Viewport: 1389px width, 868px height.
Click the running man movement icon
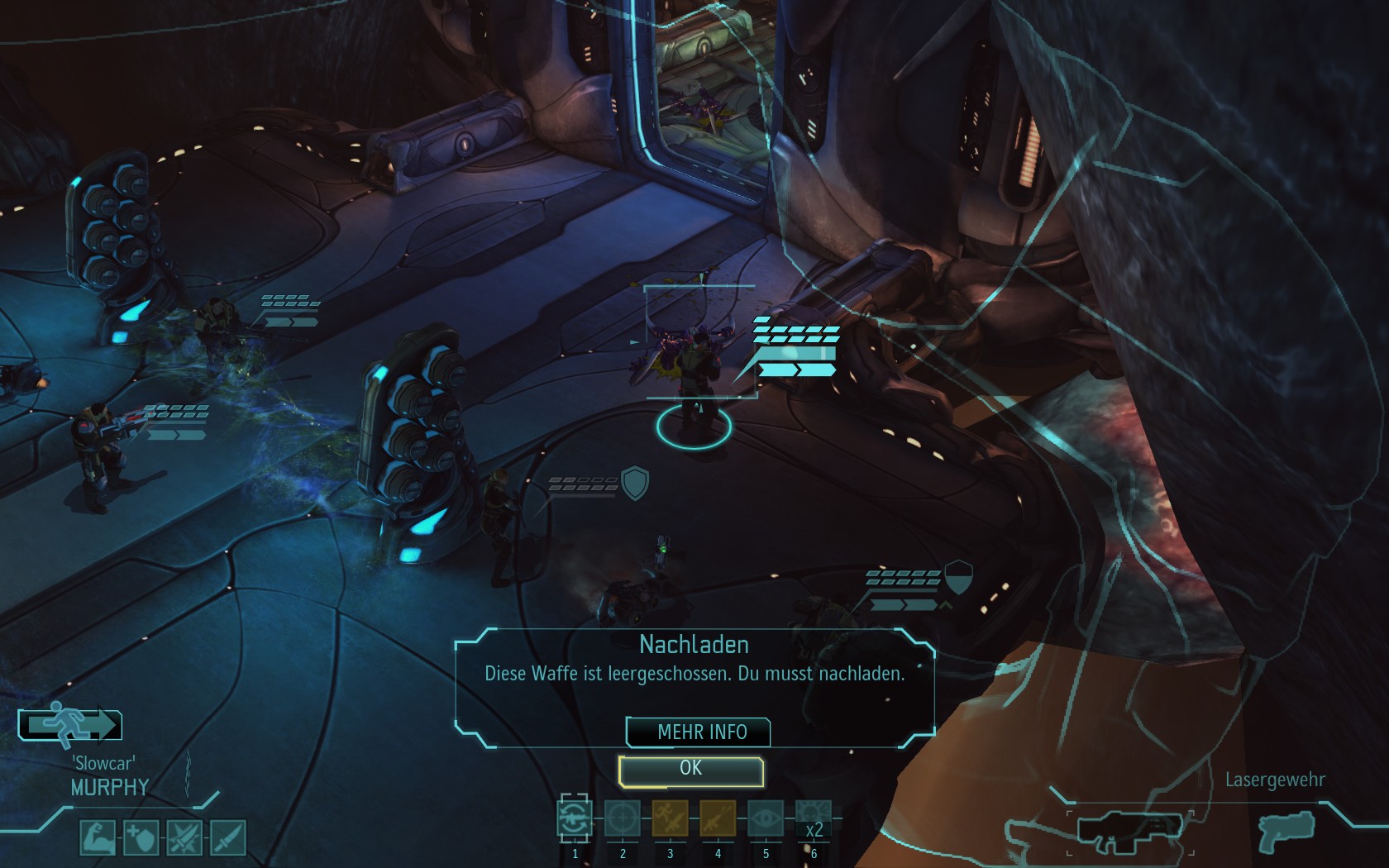coord(70,725)
